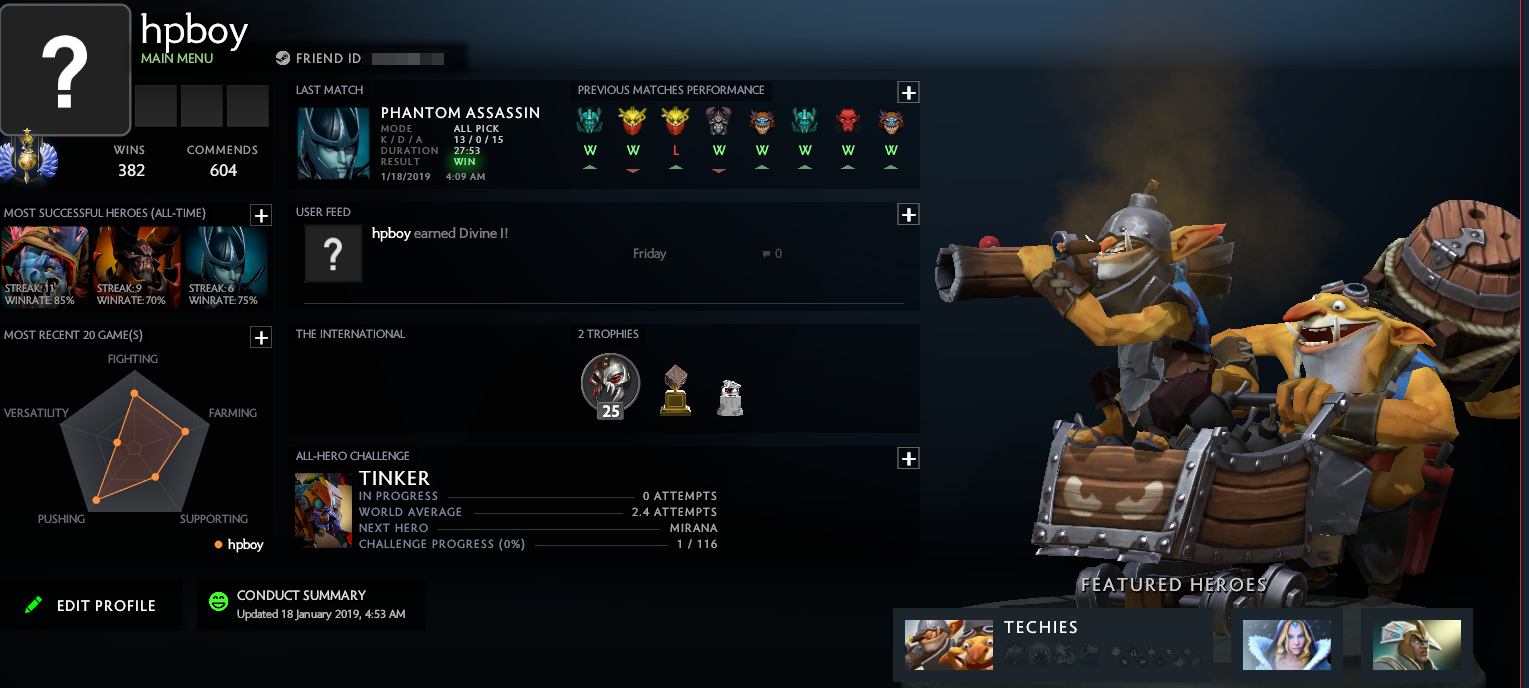Screen dimensions: 1529x688
Task: Expand the User Feed panel
Action: click(x=908, y=214)
